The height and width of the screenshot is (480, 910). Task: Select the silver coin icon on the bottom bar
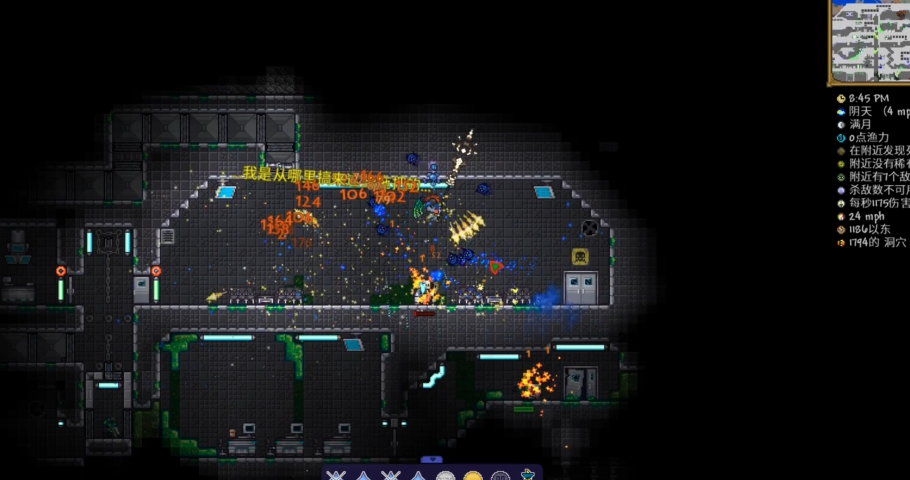(x=446, y=476)
